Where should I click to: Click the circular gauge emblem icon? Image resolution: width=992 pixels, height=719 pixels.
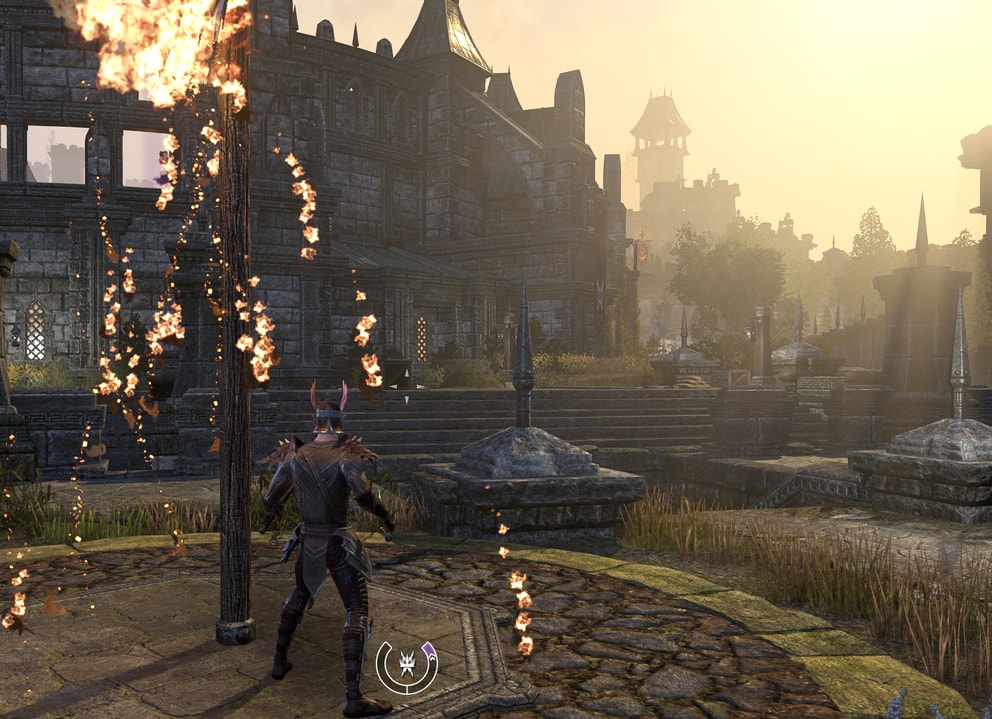pyautogui.click(x=407, y=666)
